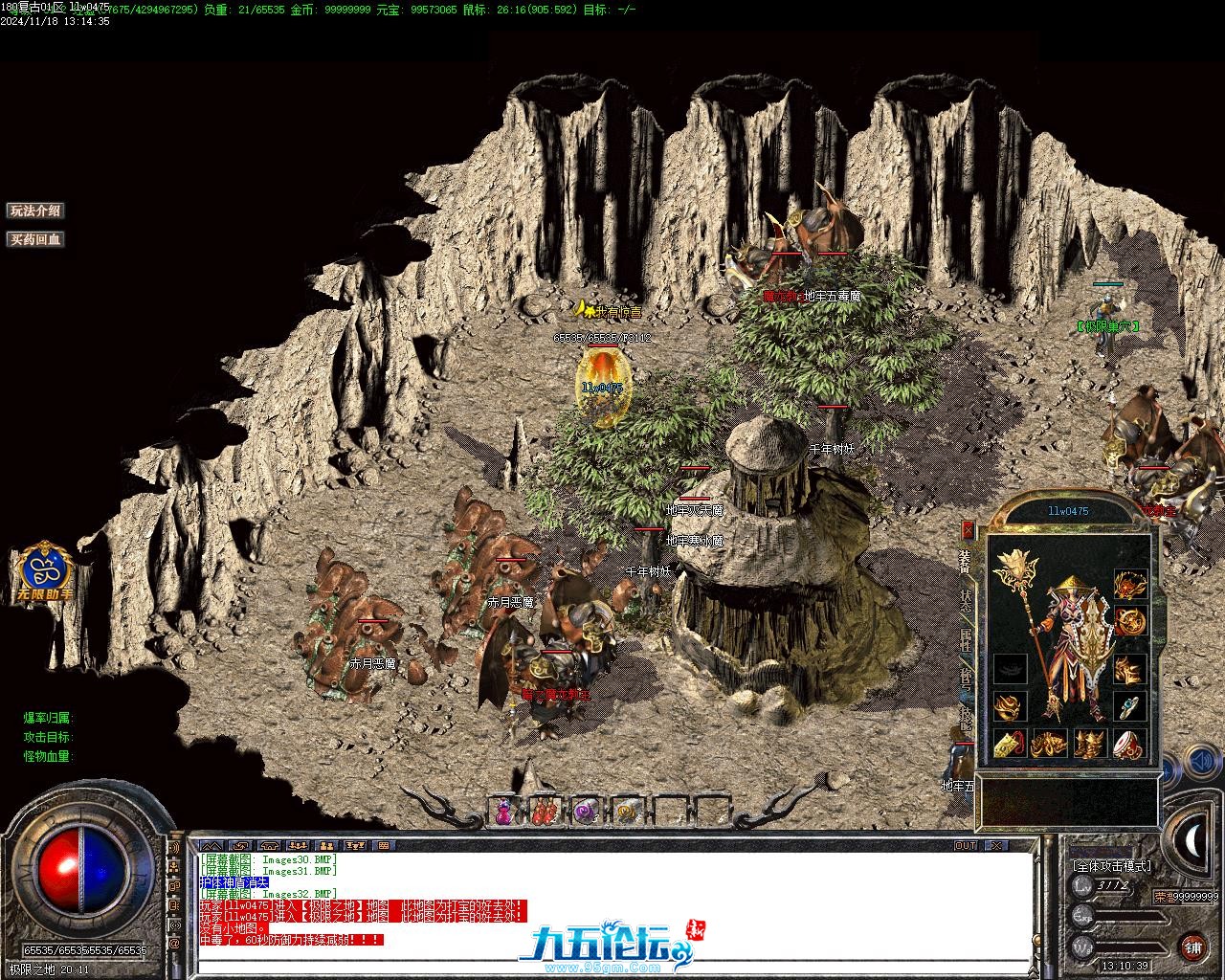Select the golden helmet equipment slot
This screenshot has width=1225, height=980.
1130,583
